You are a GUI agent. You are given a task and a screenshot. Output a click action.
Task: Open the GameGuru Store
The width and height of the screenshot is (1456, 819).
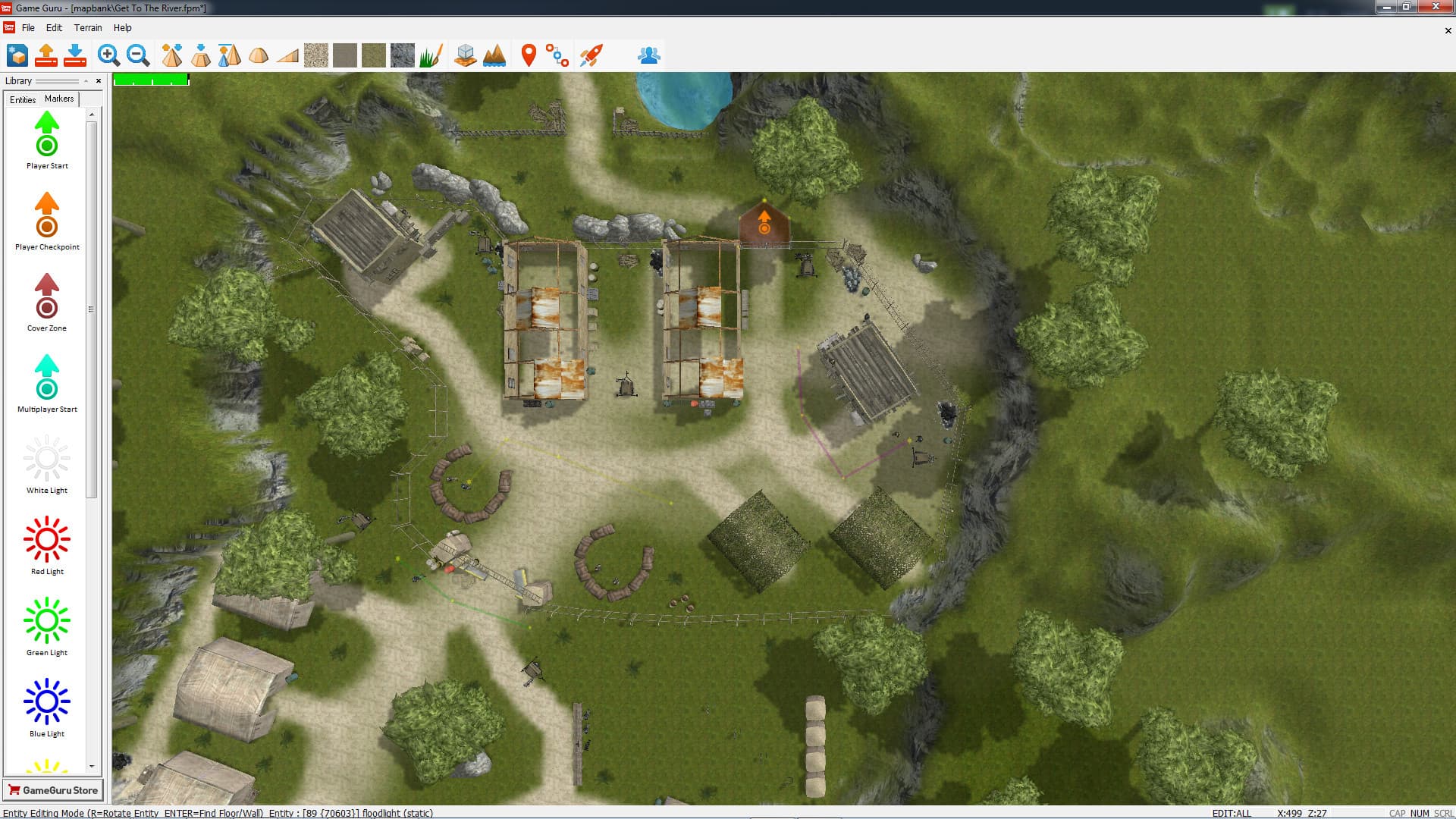[x=53, y=790]
